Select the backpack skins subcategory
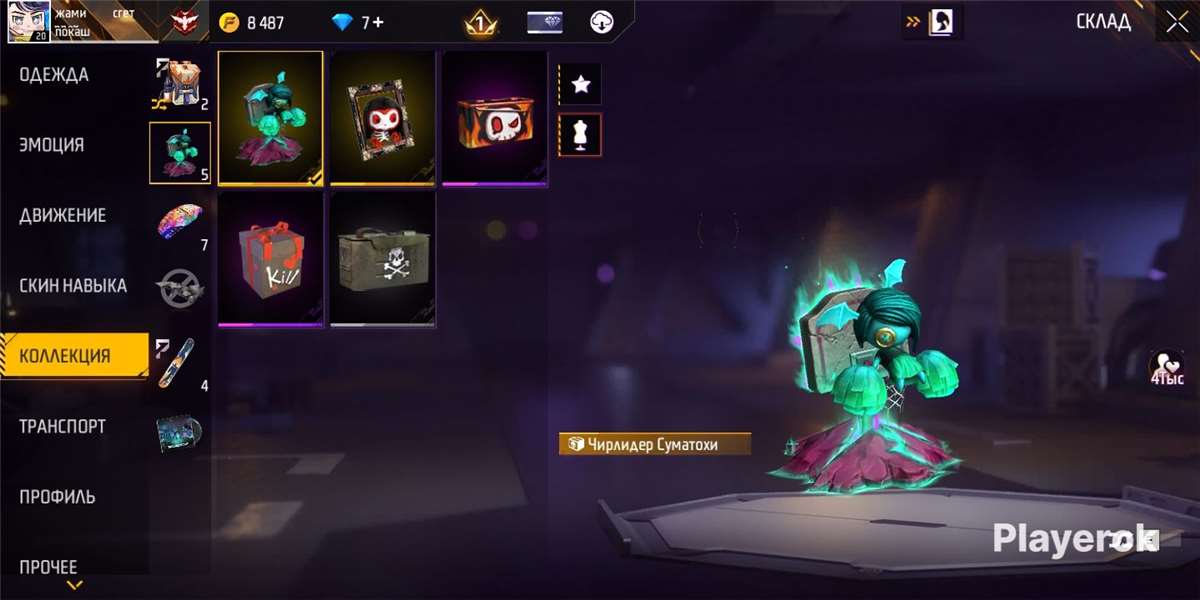Screen dimensions: 1200x600 180,82
